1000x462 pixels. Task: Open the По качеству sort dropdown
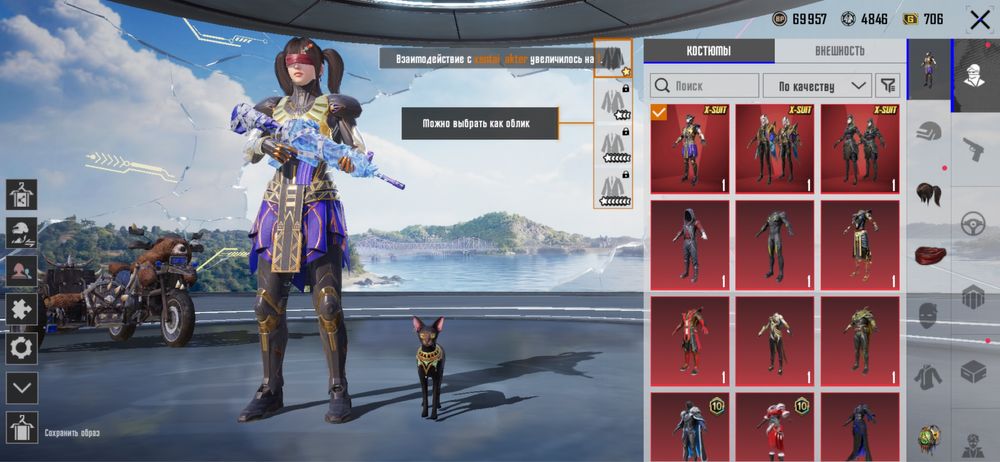[817, 86]
